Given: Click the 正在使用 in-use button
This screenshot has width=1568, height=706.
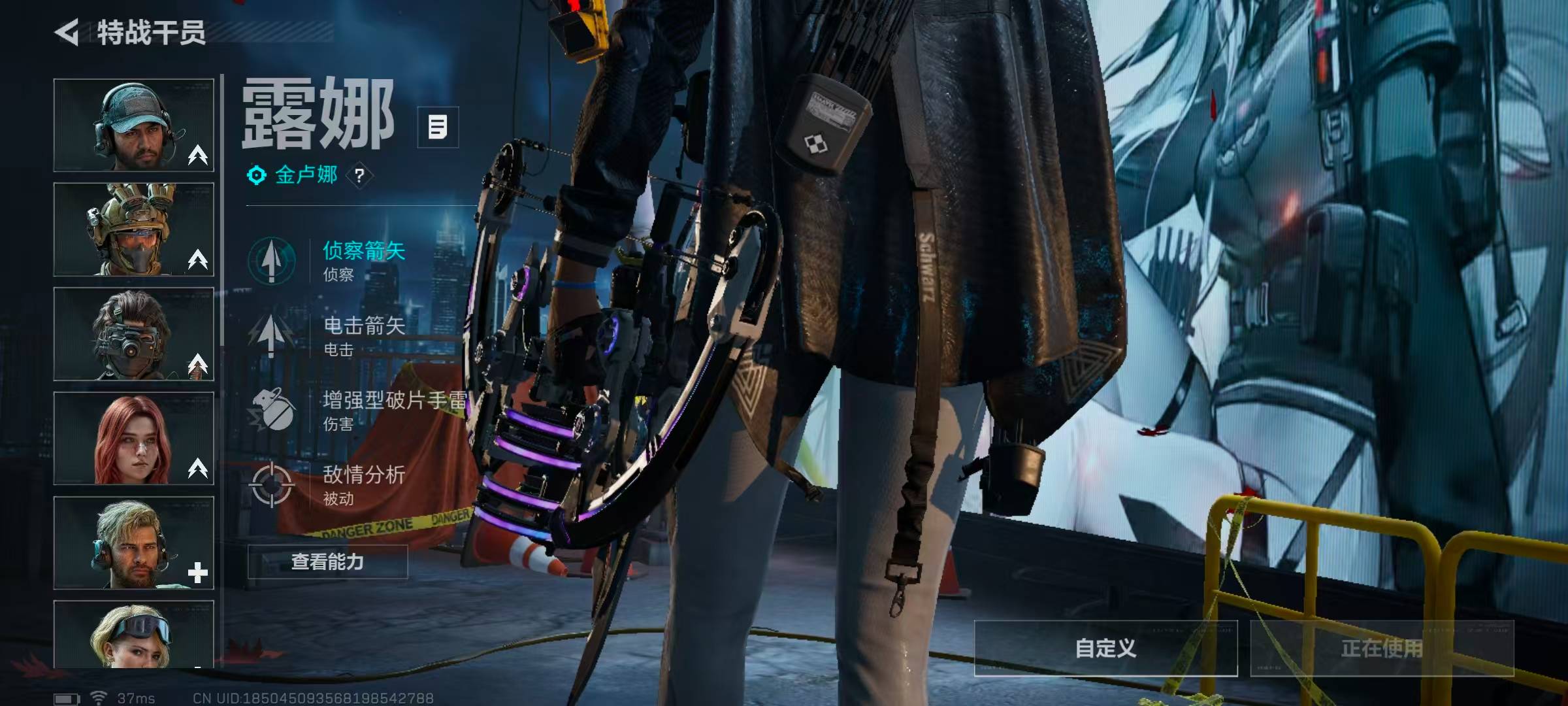Looking at the screenshot, I should click(x=1382, y=648).
